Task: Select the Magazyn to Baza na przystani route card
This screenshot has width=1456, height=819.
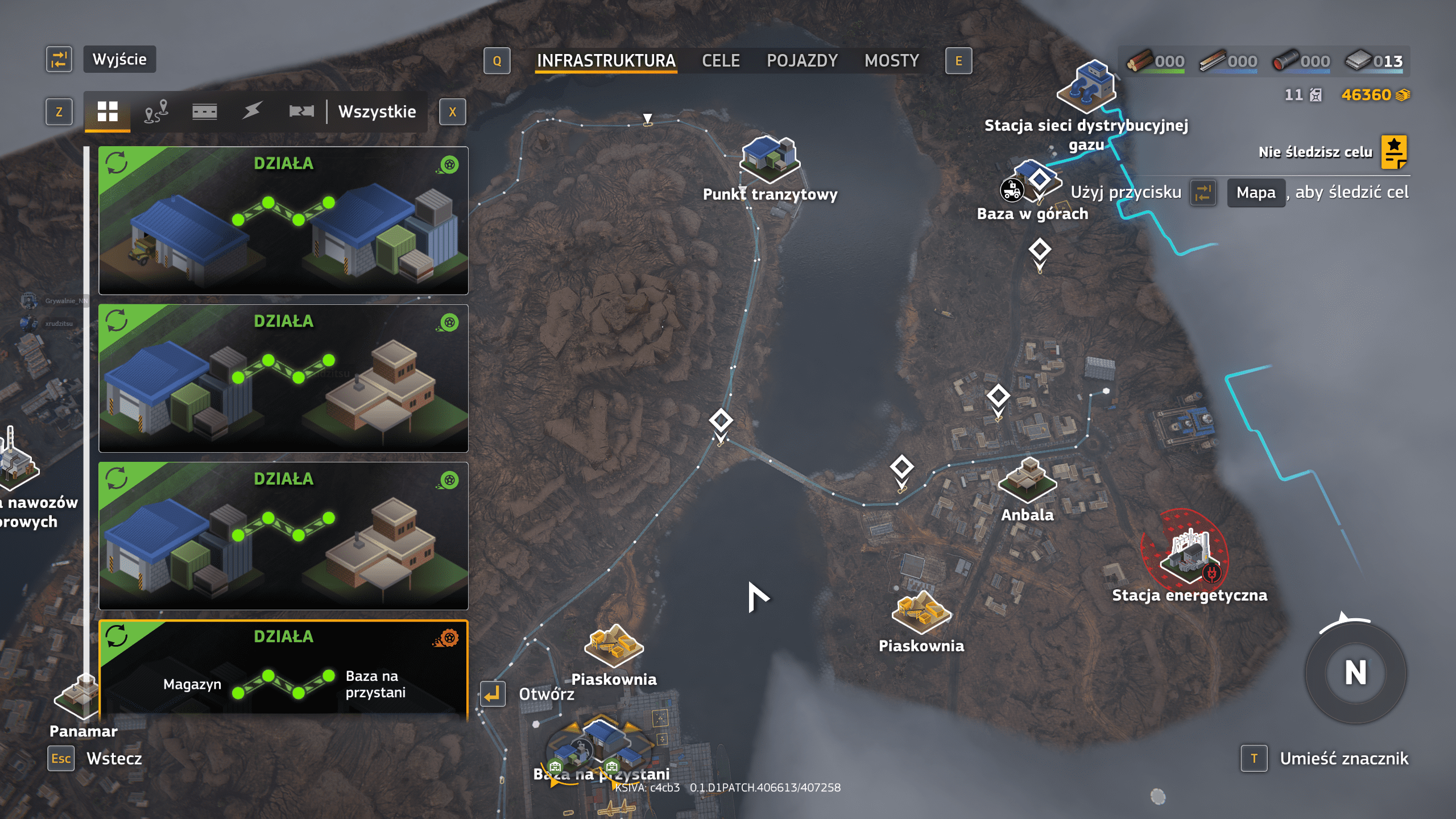Action: [283, 668]
